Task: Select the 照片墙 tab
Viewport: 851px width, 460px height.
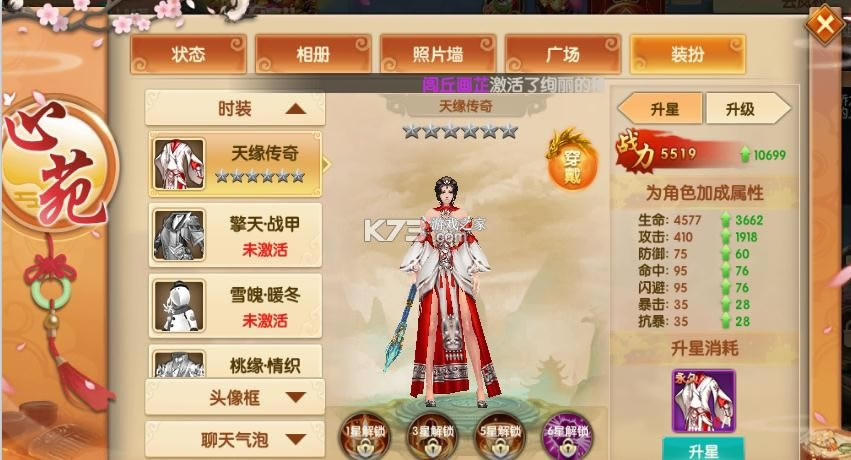Action: (x=438, y=54)
